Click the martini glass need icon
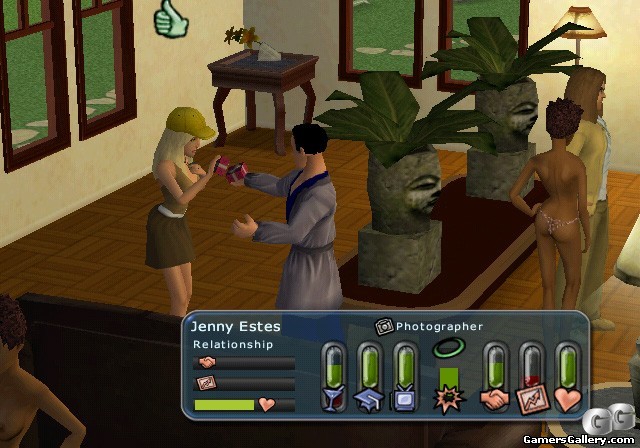 (x=333, y=398)
